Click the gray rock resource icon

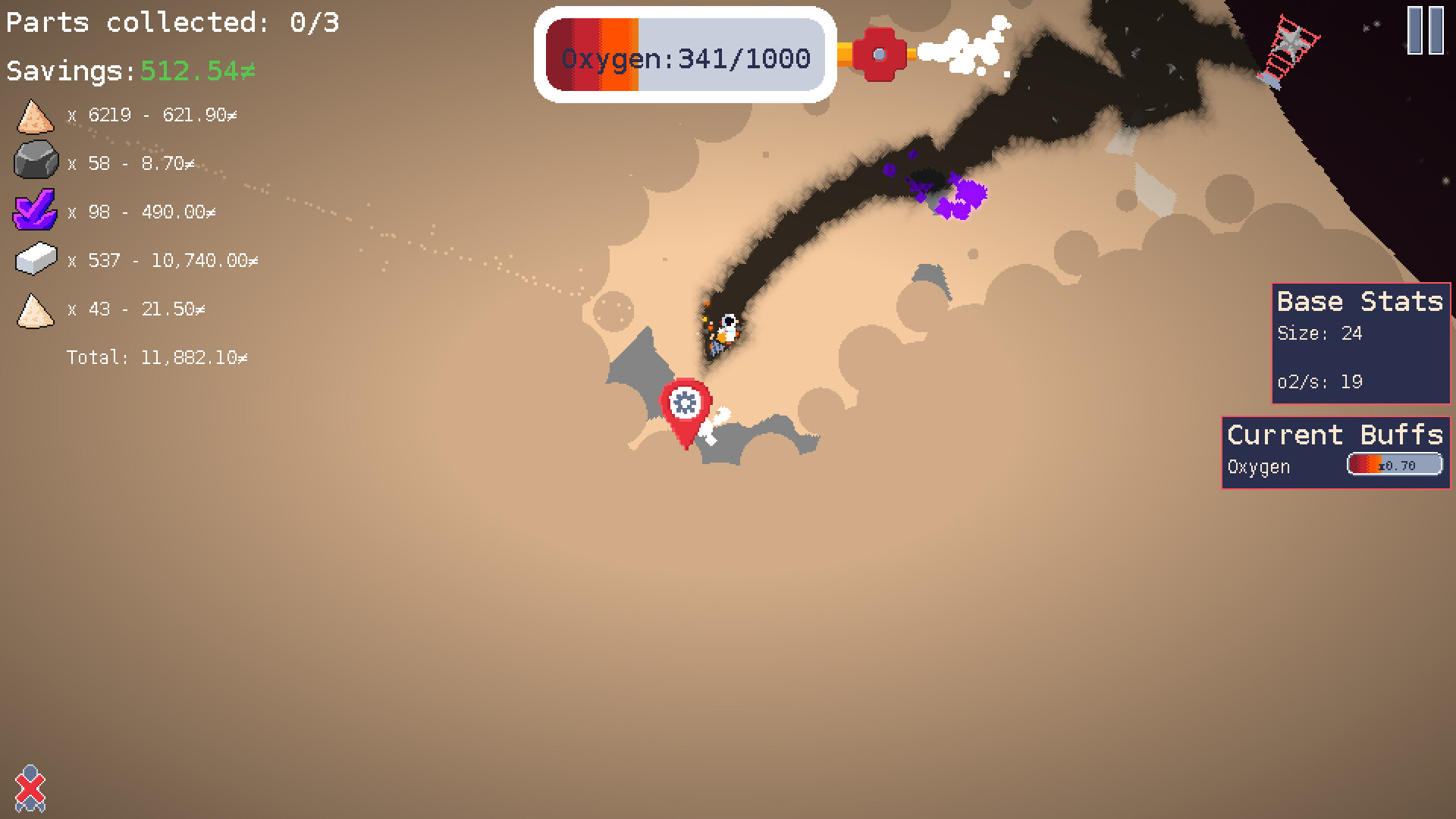click(x=35, y=162)
